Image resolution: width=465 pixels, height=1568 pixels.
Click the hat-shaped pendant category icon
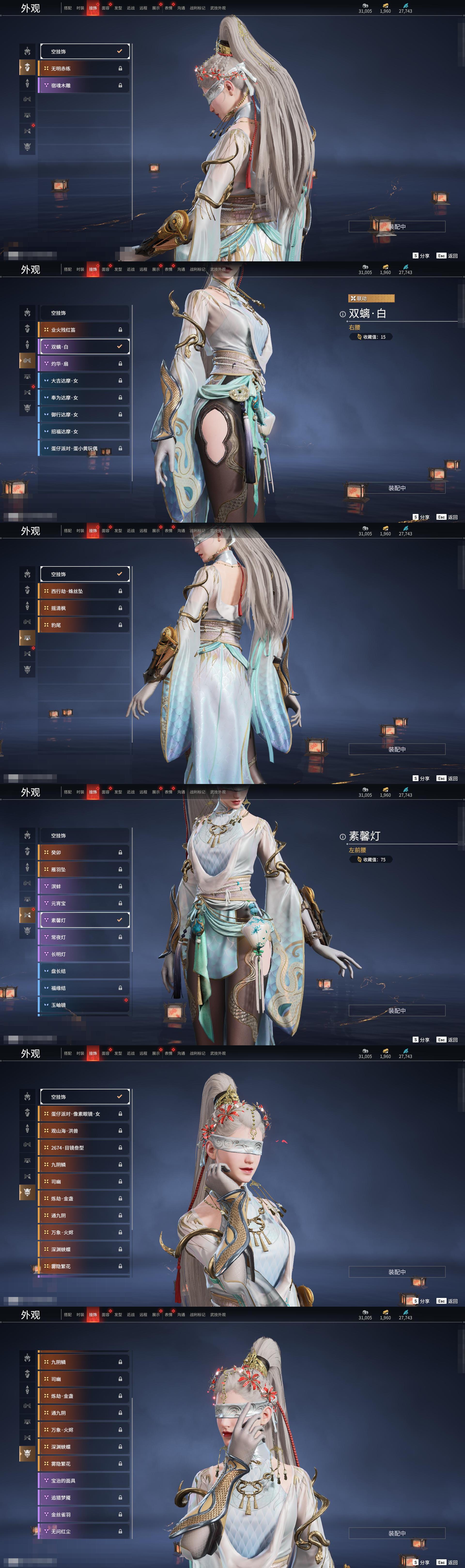(x=27, y=67)
